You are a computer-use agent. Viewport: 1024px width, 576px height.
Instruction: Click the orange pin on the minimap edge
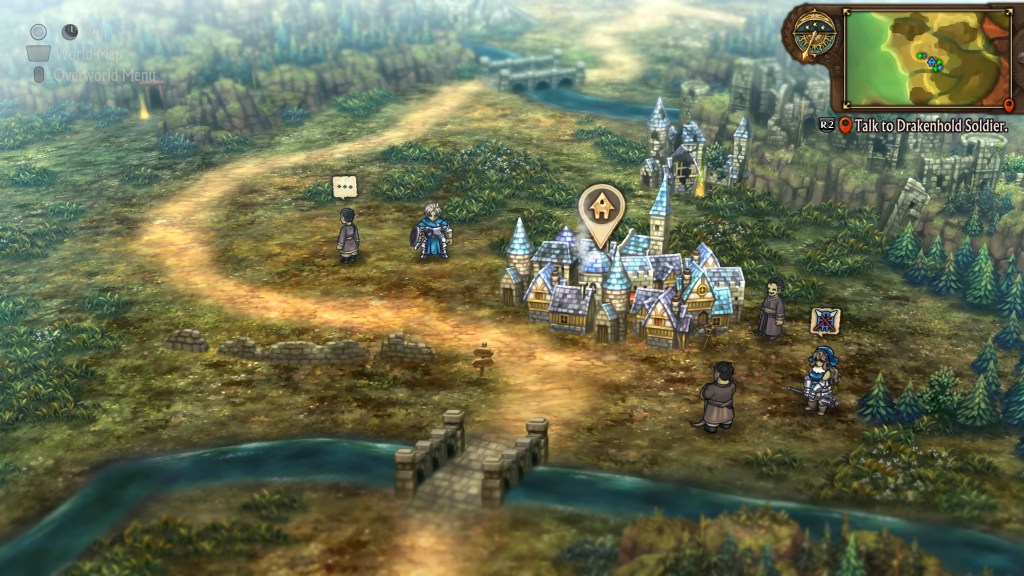(x=1008, y=105)
